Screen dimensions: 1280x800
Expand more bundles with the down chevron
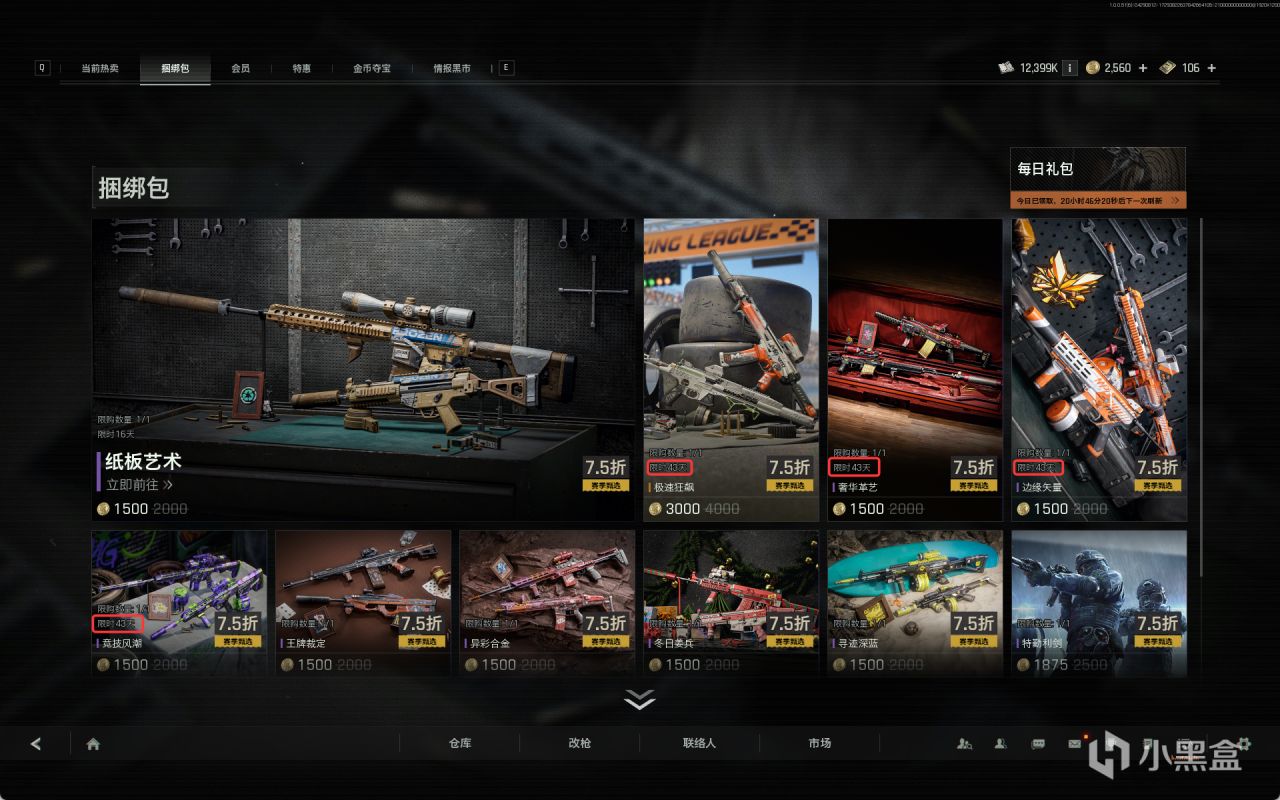click(639, 700)
